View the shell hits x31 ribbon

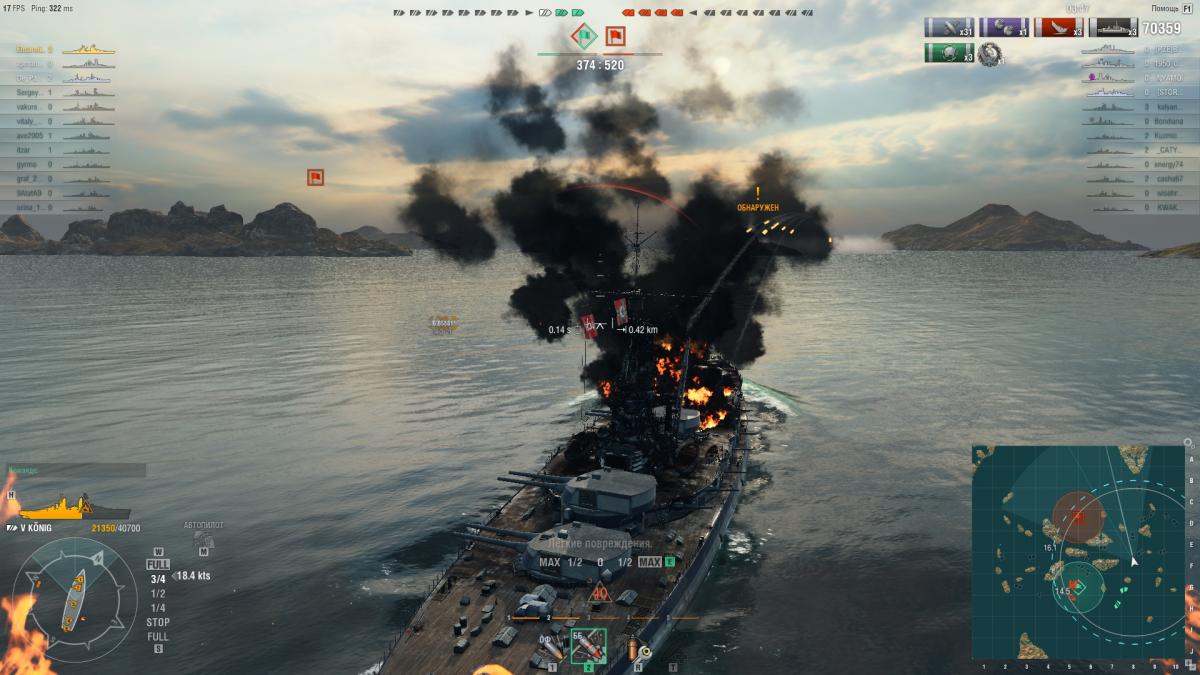tap(948, 27)
